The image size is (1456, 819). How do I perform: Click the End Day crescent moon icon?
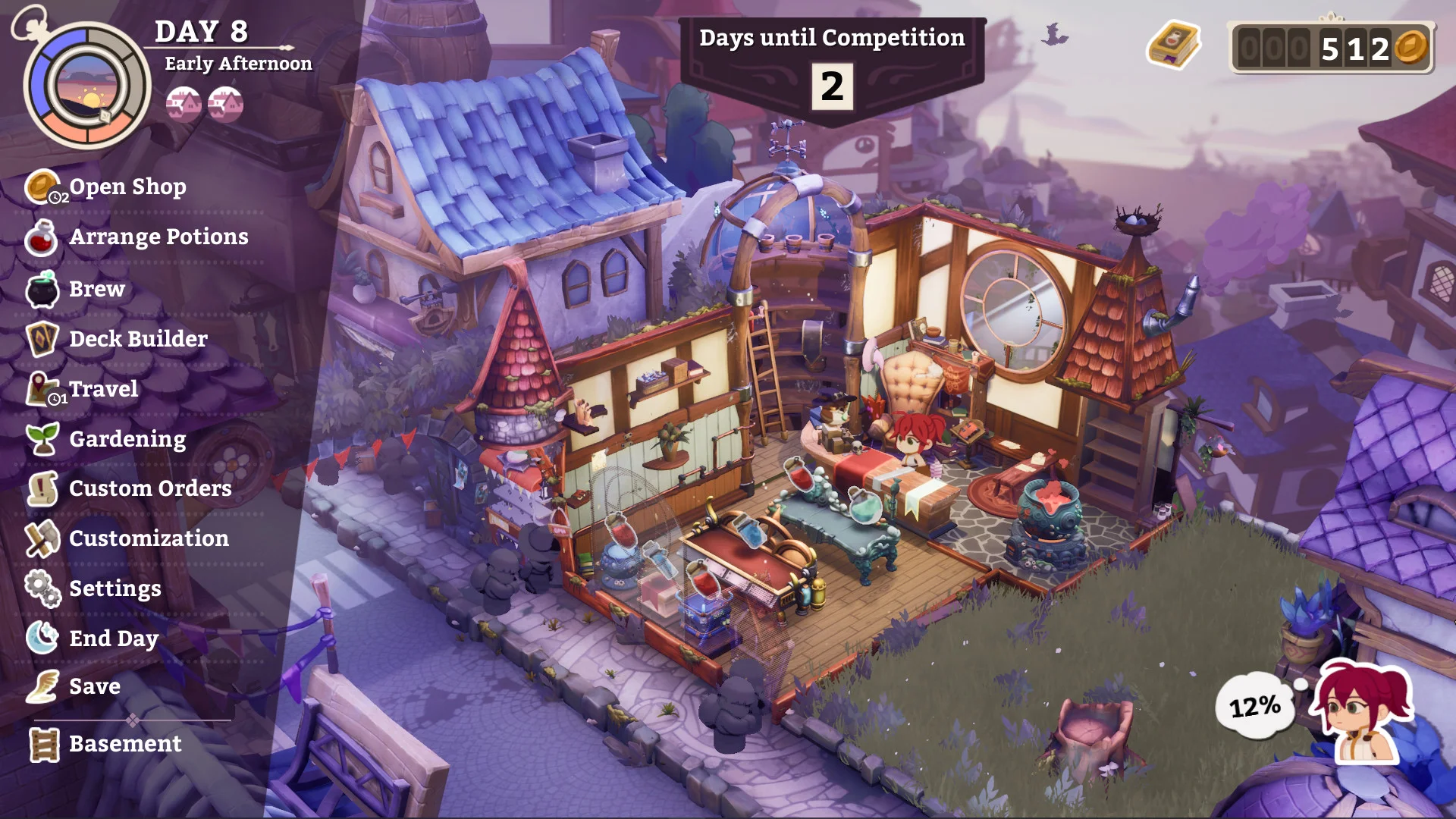coord(43,638)
